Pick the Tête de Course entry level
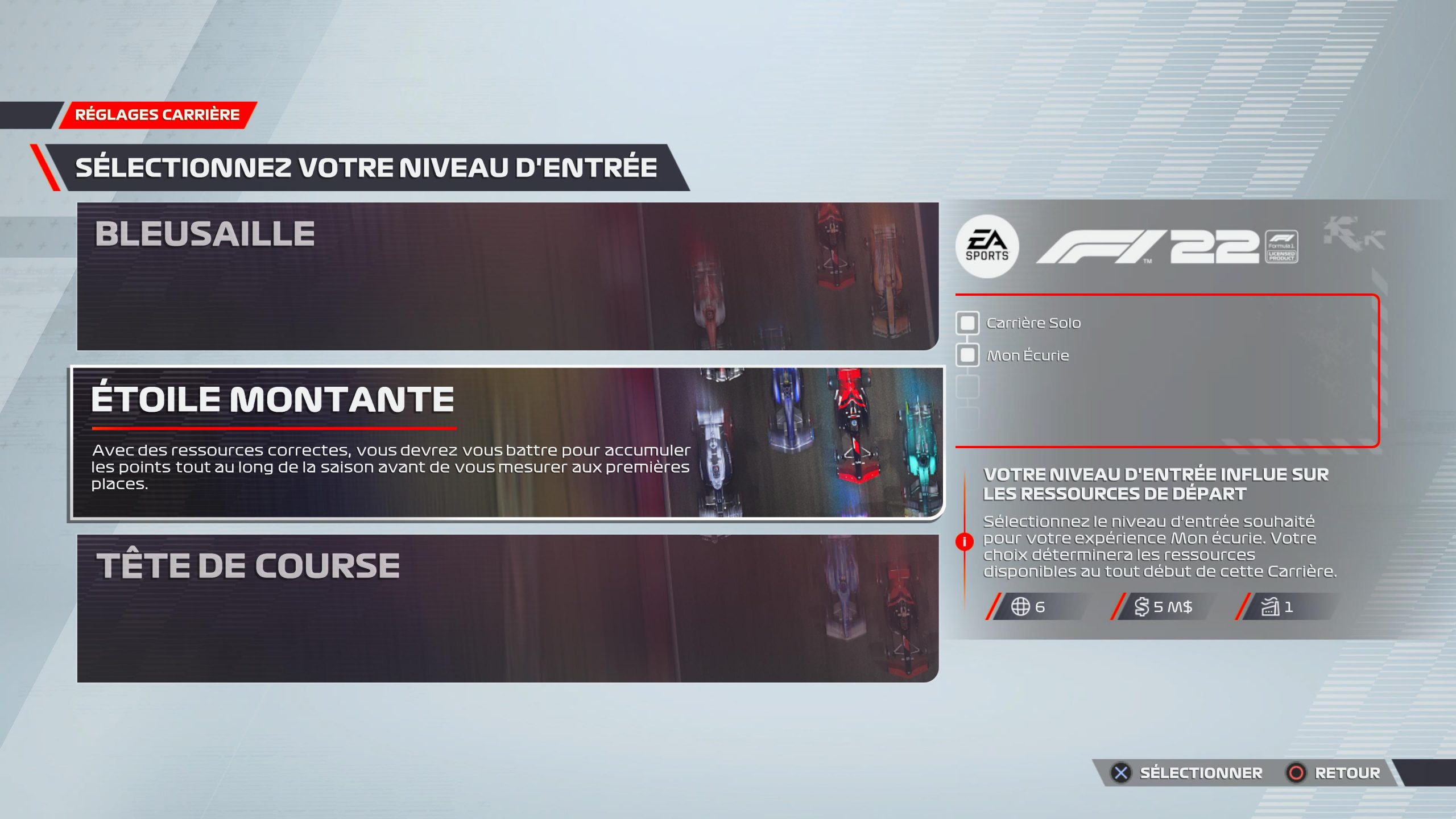The height and width of the screenshot is (819, 1456). tap(507, 608)
